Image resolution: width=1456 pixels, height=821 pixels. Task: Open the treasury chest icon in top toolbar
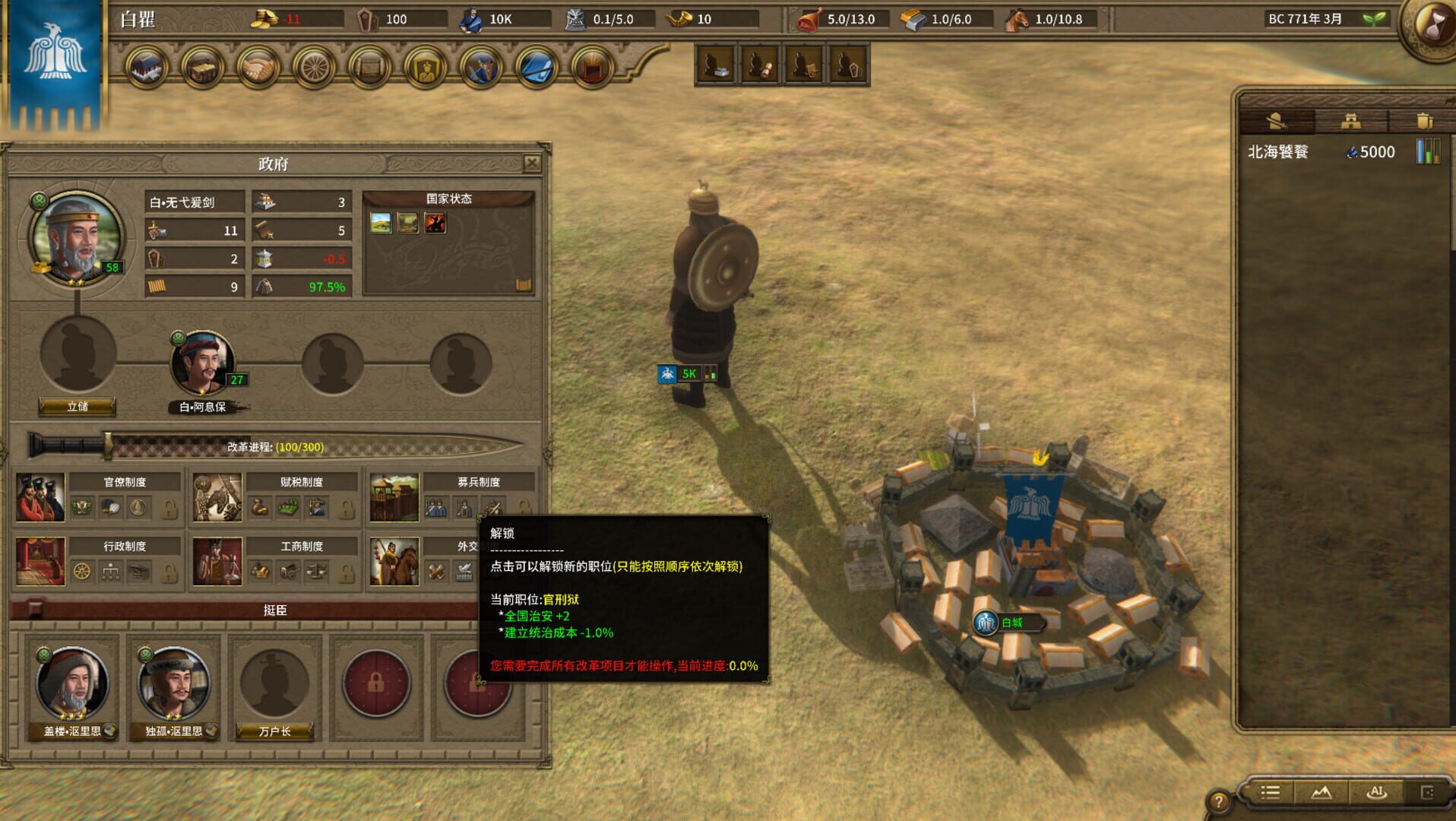tap(201, 67)
